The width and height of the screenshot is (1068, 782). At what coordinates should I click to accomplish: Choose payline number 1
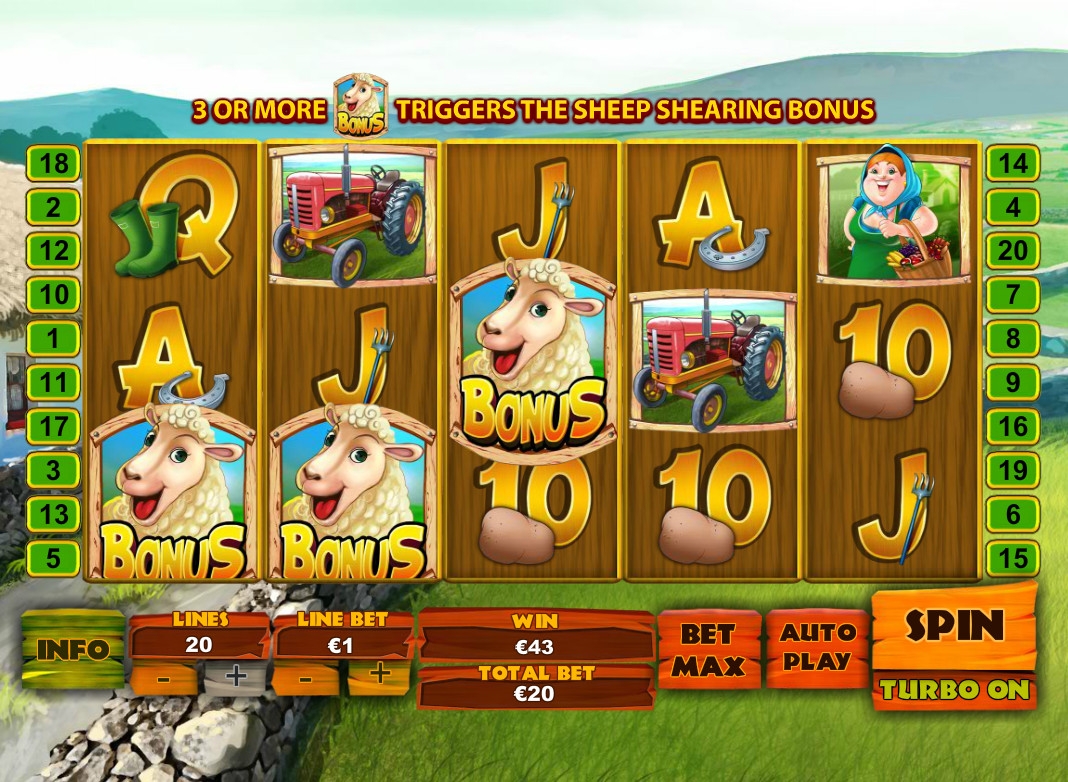[53, 338]
